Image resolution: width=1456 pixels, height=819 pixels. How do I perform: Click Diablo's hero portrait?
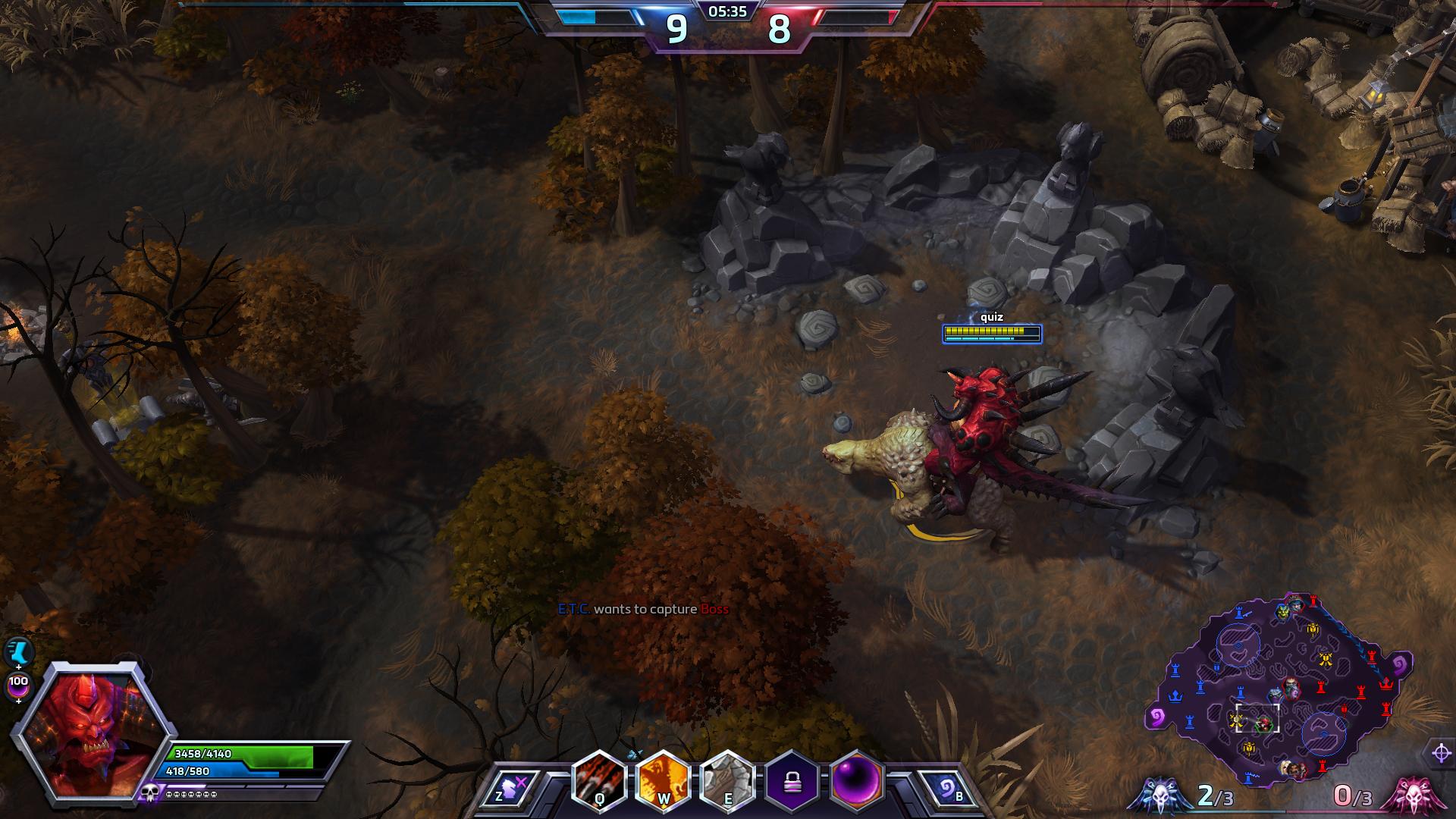pyautogui.click(x=89, y=733)
